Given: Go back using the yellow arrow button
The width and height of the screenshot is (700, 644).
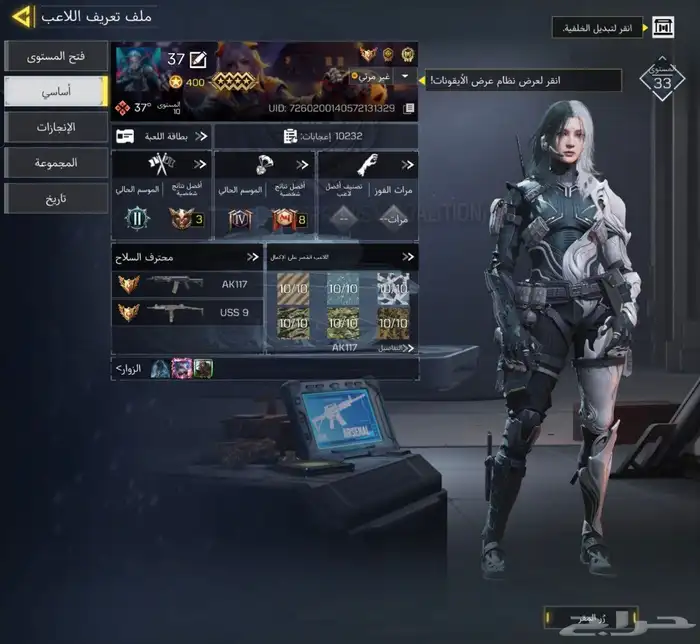Looking at the screenshot, I should click(x=22, y=17).
